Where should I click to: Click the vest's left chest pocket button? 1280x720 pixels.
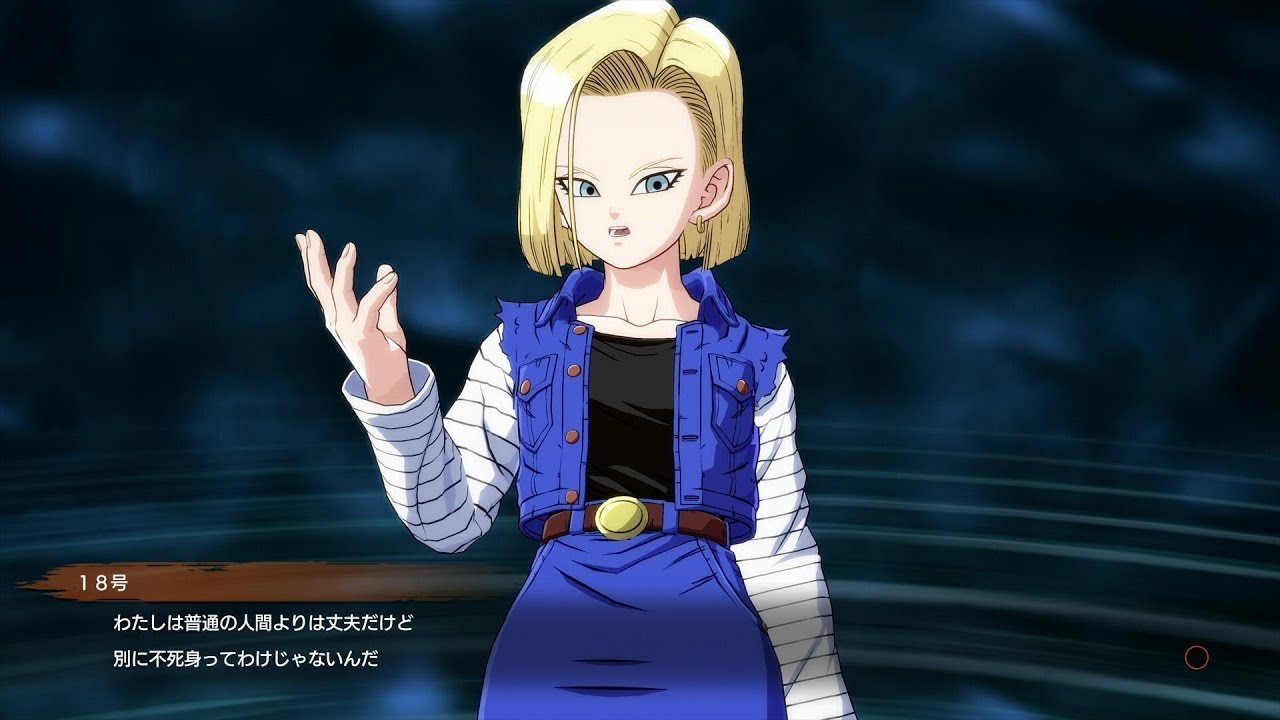pyautogui.click(x=525, y=387)
